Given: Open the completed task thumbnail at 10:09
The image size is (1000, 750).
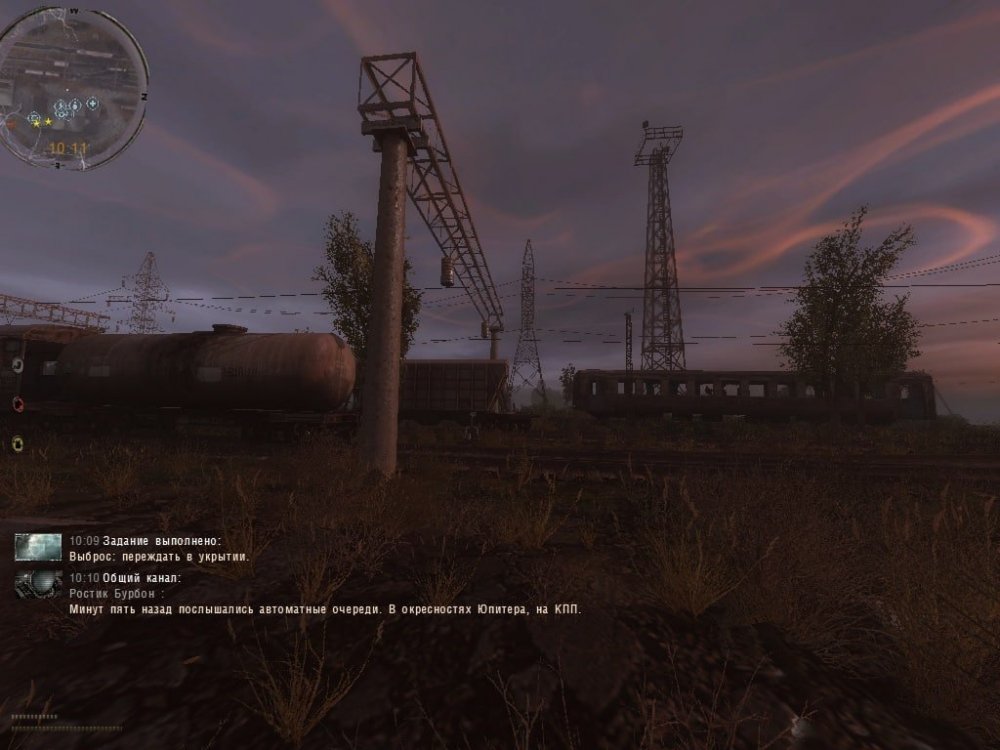Looking at the screenshot, I should [x=38, y=547].
